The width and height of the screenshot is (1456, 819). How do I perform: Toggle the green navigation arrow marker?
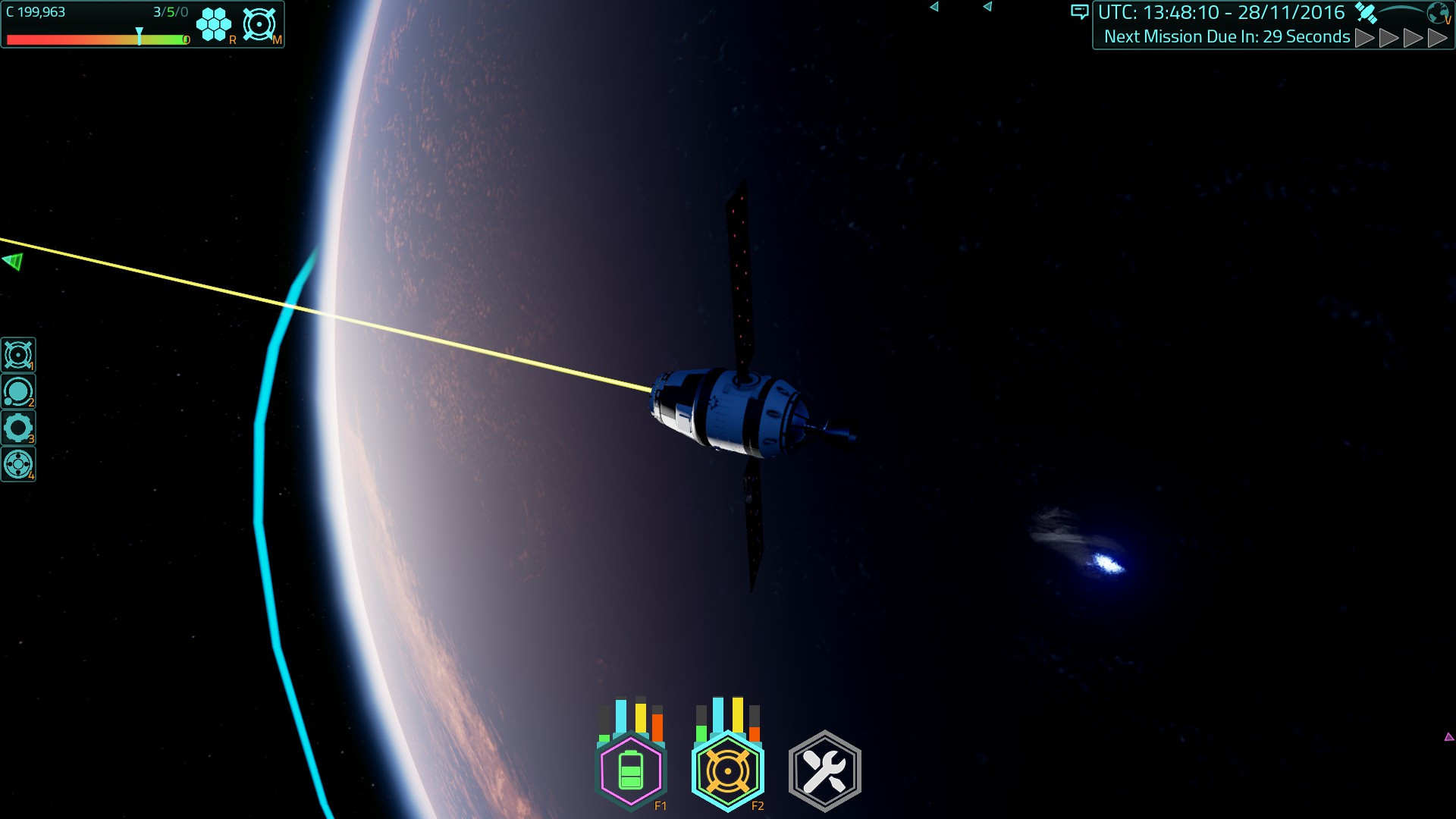[11, 262]
